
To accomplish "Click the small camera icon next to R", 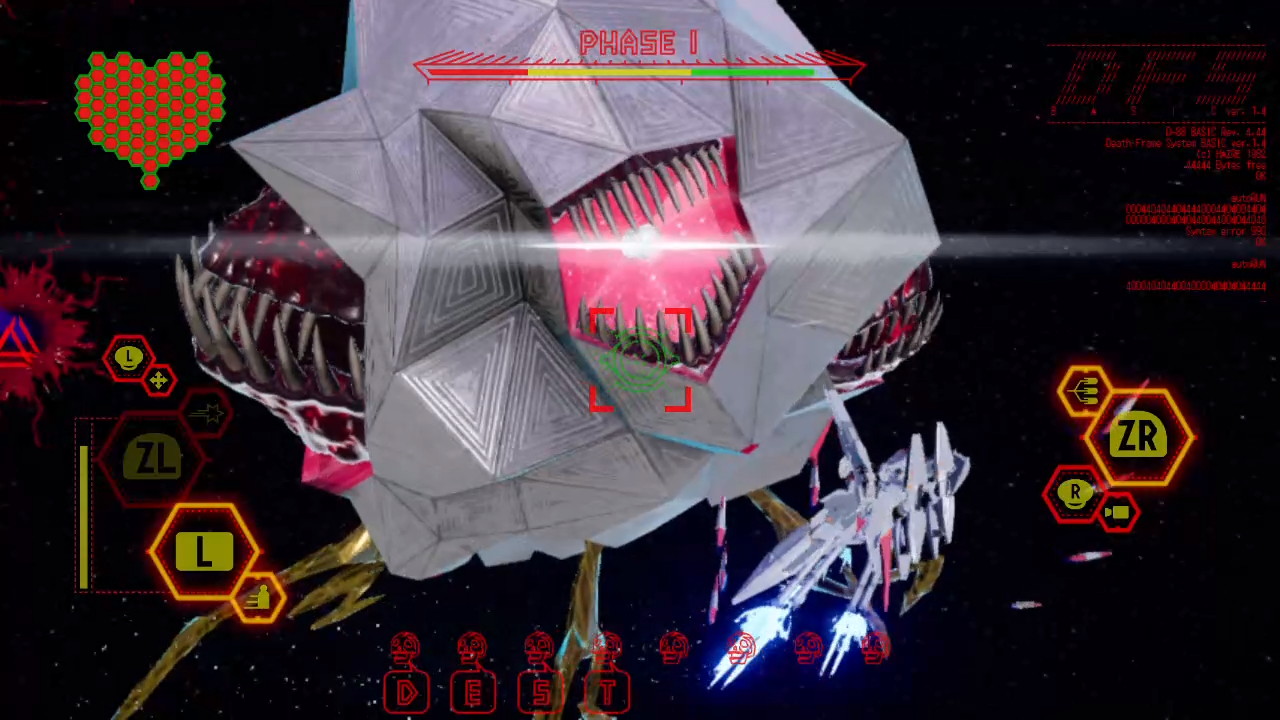I will click(x=1118, y=513).
